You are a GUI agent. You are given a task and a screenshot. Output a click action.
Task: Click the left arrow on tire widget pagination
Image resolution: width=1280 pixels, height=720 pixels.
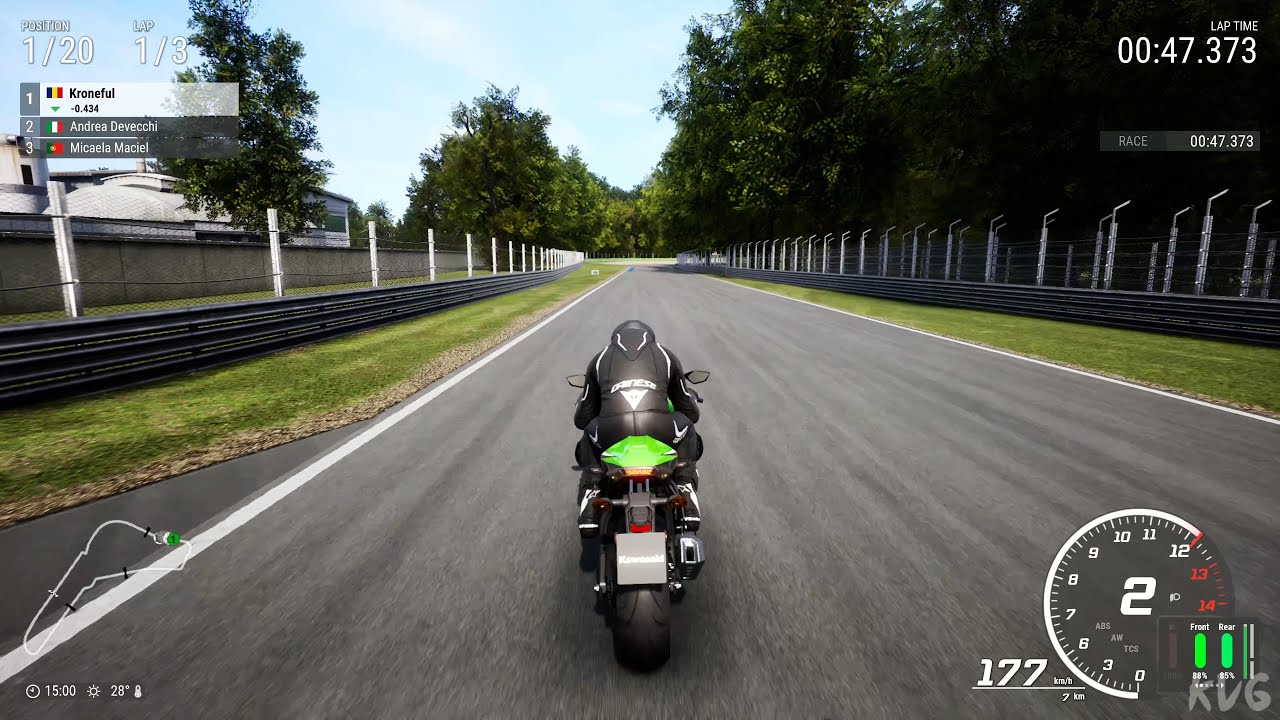click(x=1195, y=685)
